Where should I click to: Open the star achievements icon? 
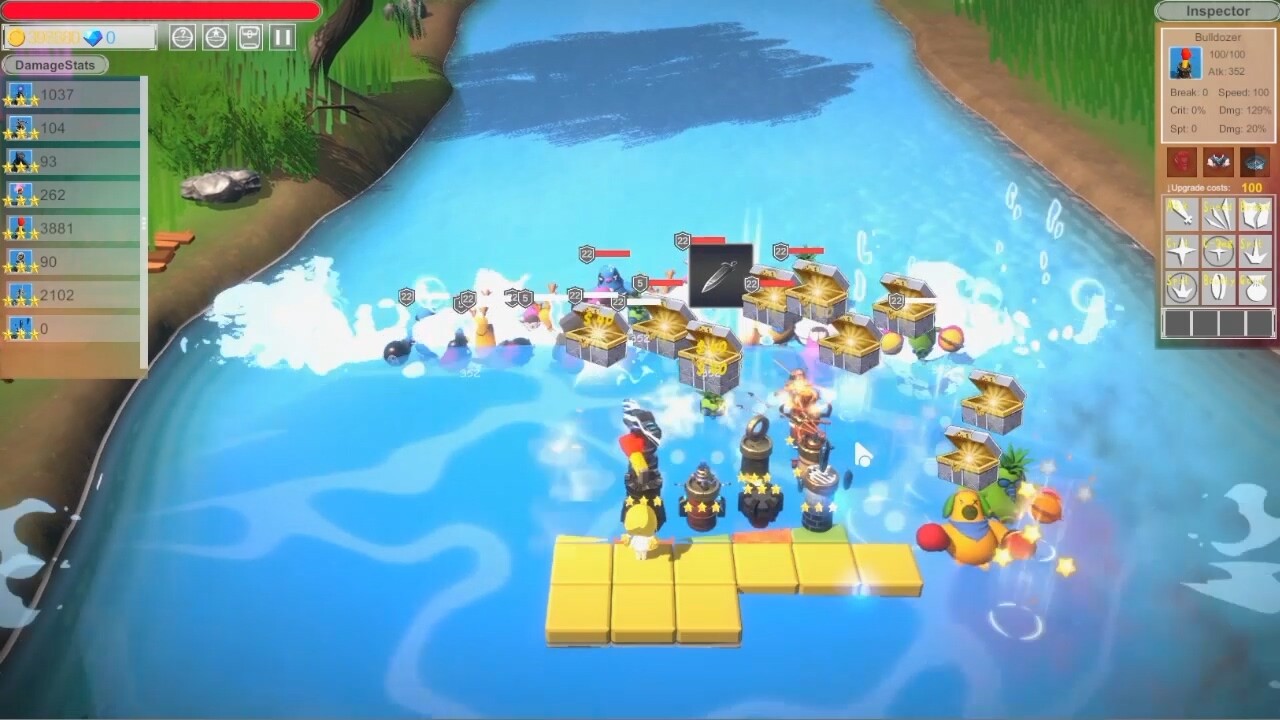214,36
